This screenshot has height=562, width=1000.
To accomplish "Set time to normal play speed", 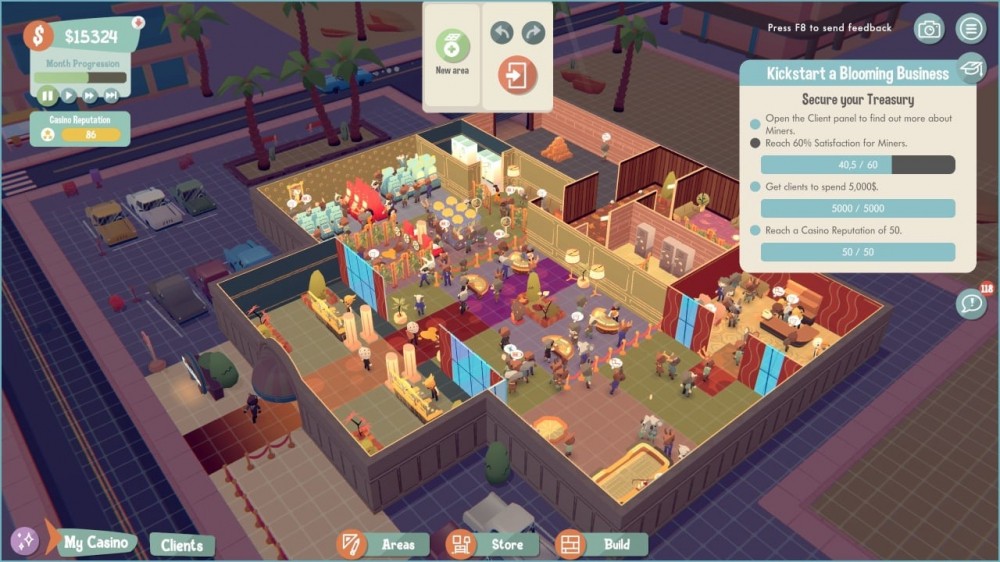I will [x=68, y=96].
